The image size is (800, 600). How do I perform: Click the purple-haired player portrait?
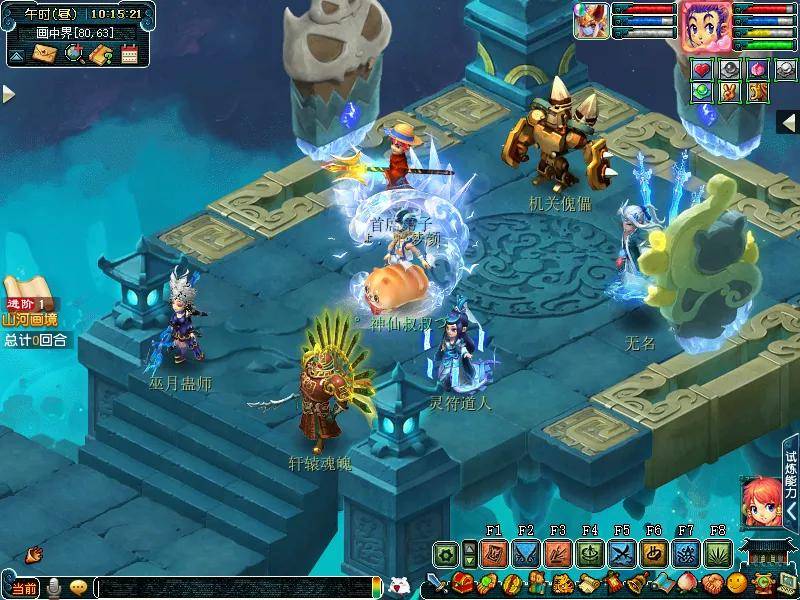click(705, 26)
